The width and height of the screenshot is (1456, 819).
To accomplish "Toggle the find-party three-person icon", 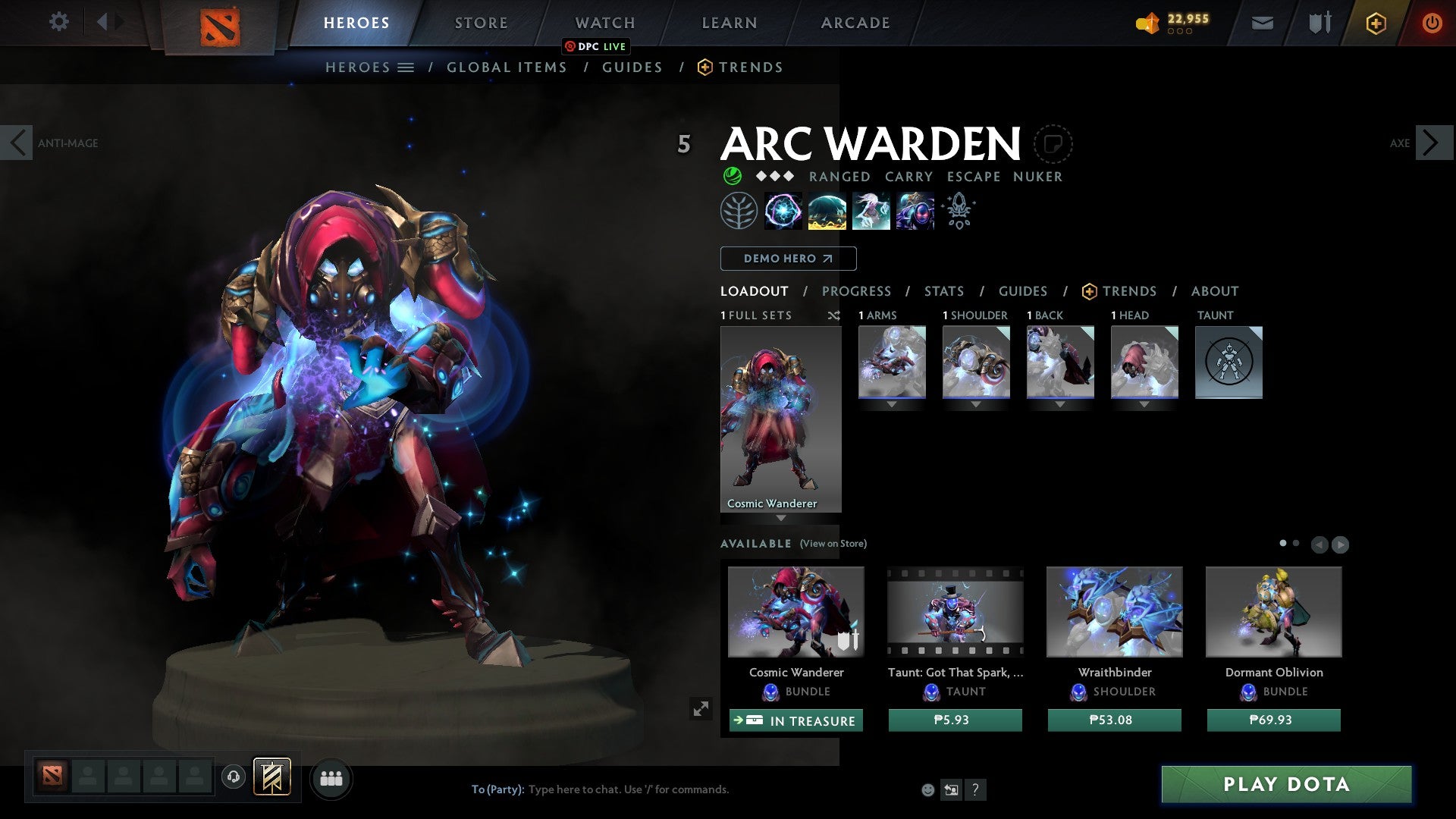I will click(331, 778).
